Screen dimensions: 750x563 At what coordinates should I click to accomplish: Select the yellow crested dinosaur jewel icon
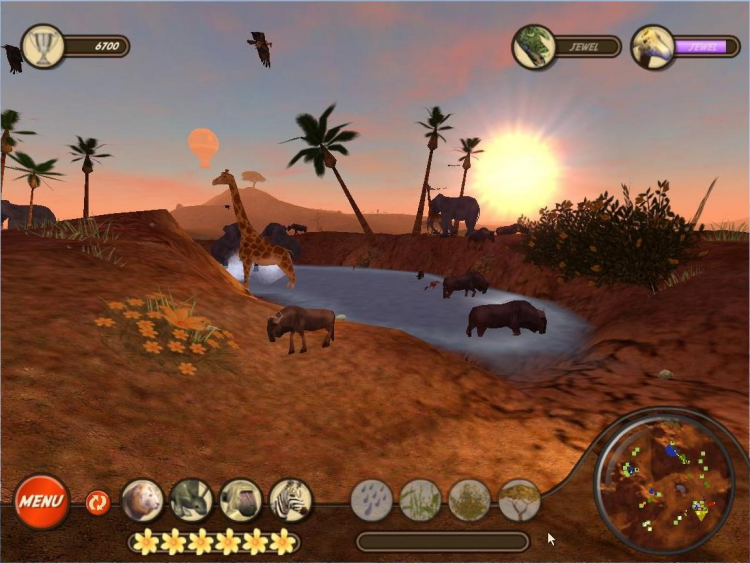point(652,47)
